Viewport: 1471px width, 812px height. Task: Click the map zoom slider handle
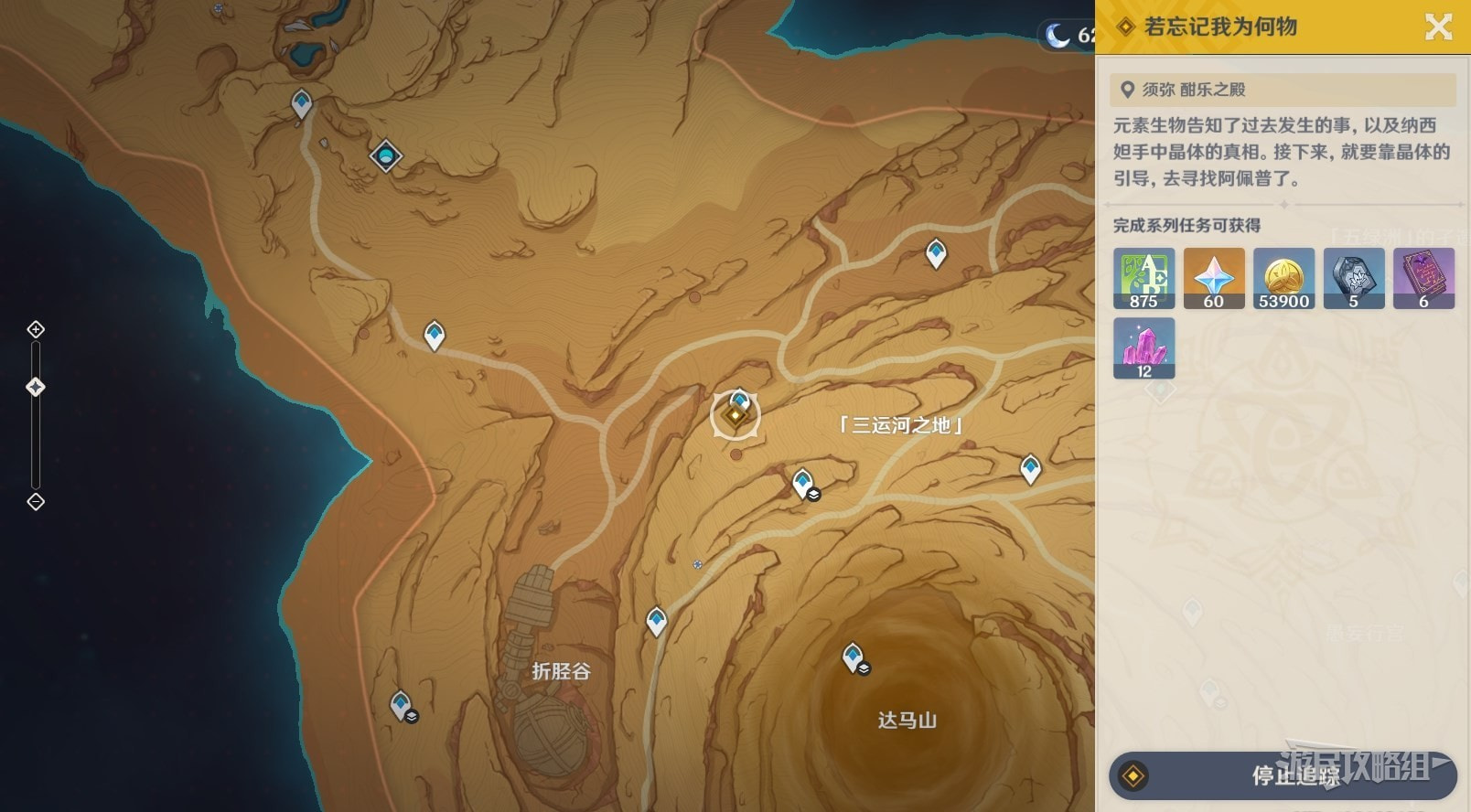click(36, 387)
